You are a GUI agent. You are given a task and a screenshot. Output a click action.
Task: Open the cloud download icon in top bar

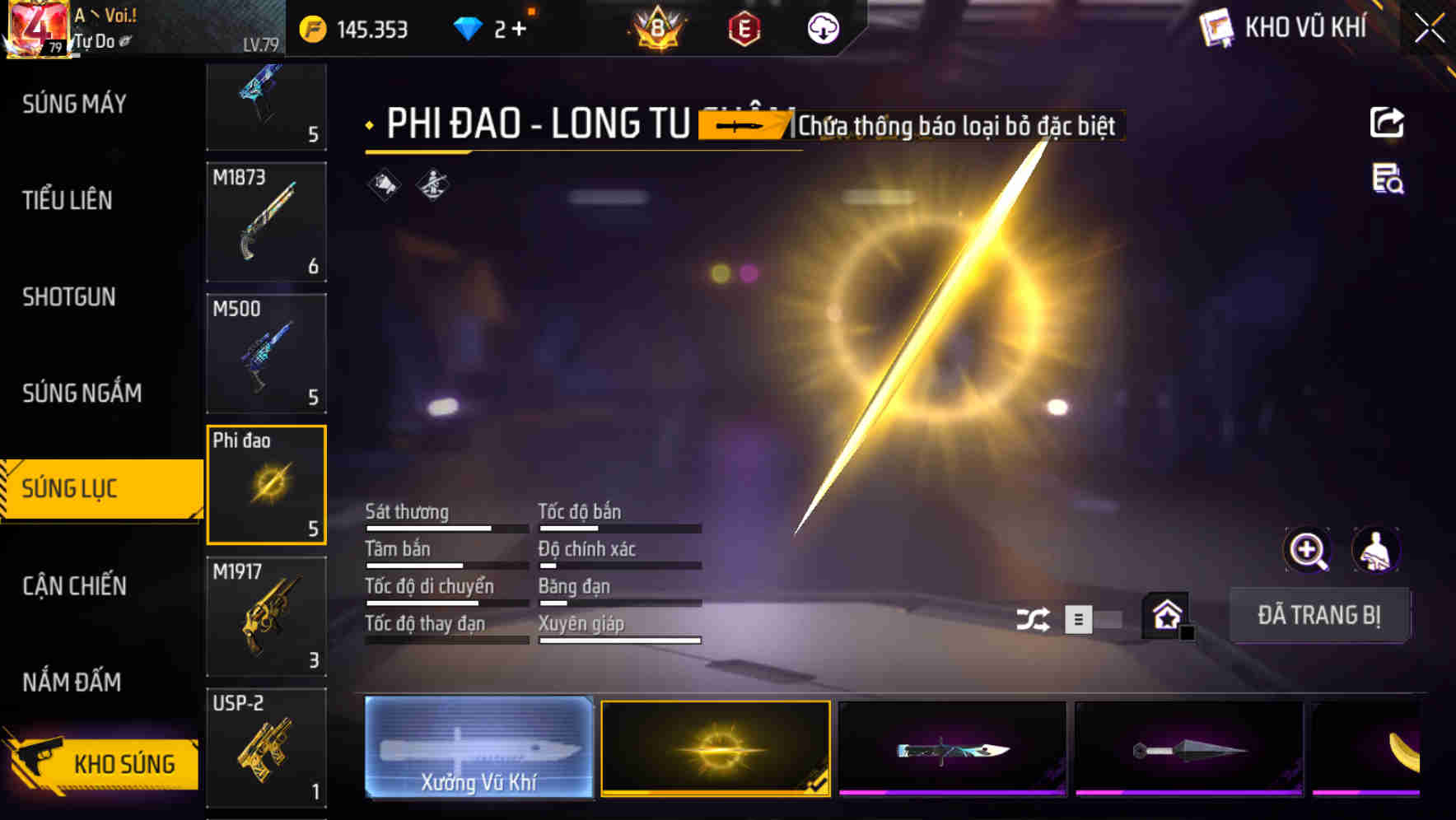click(x=821, y=28)
